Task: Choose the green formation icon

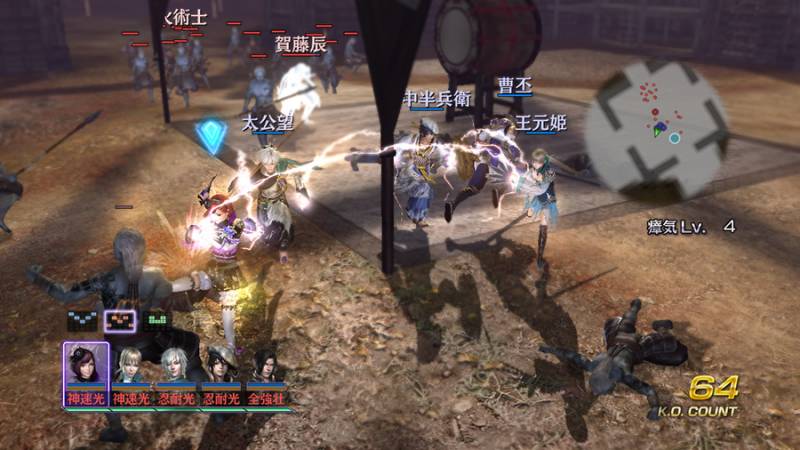Action: coord(158,321)
